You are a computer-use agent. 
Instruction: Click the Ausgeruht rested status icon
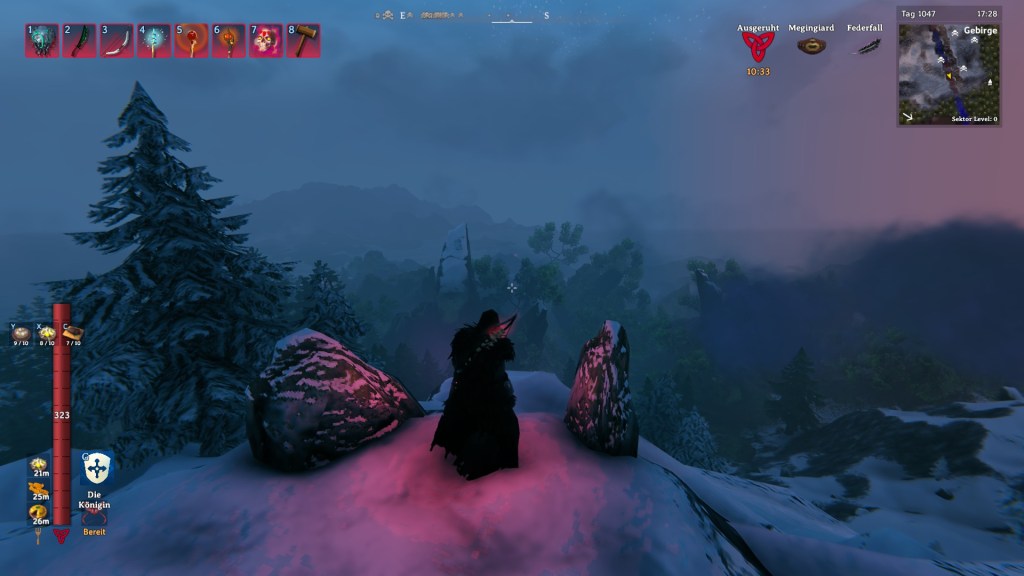point(758,46)
